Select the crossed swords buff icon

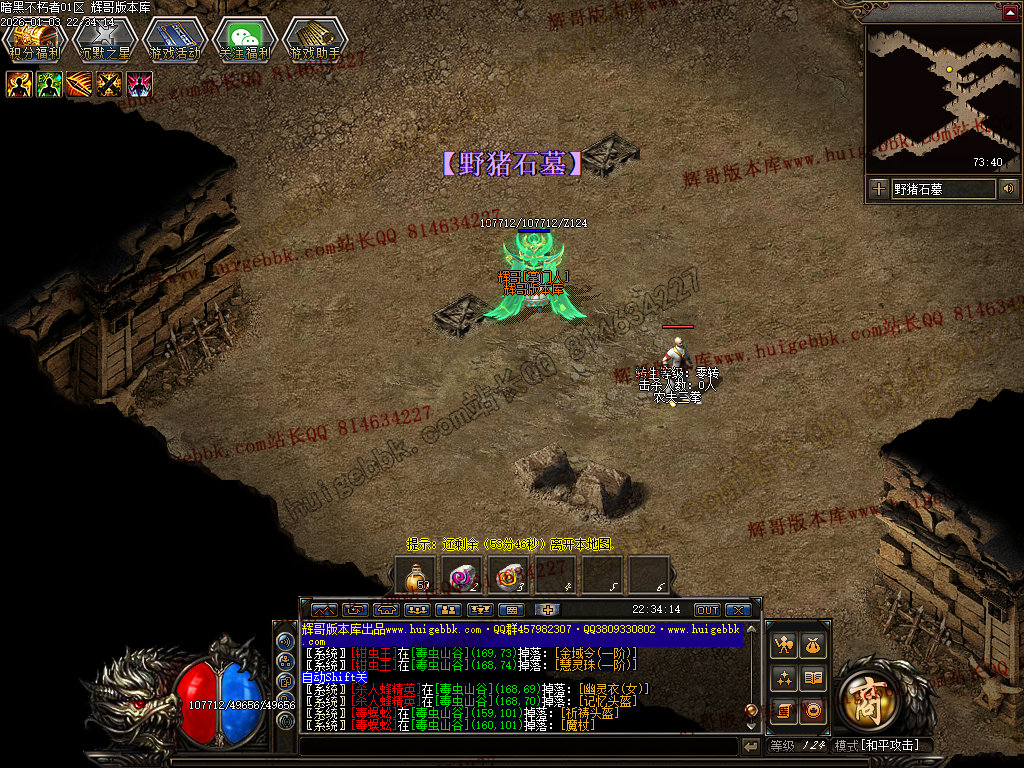coord(109,85)
